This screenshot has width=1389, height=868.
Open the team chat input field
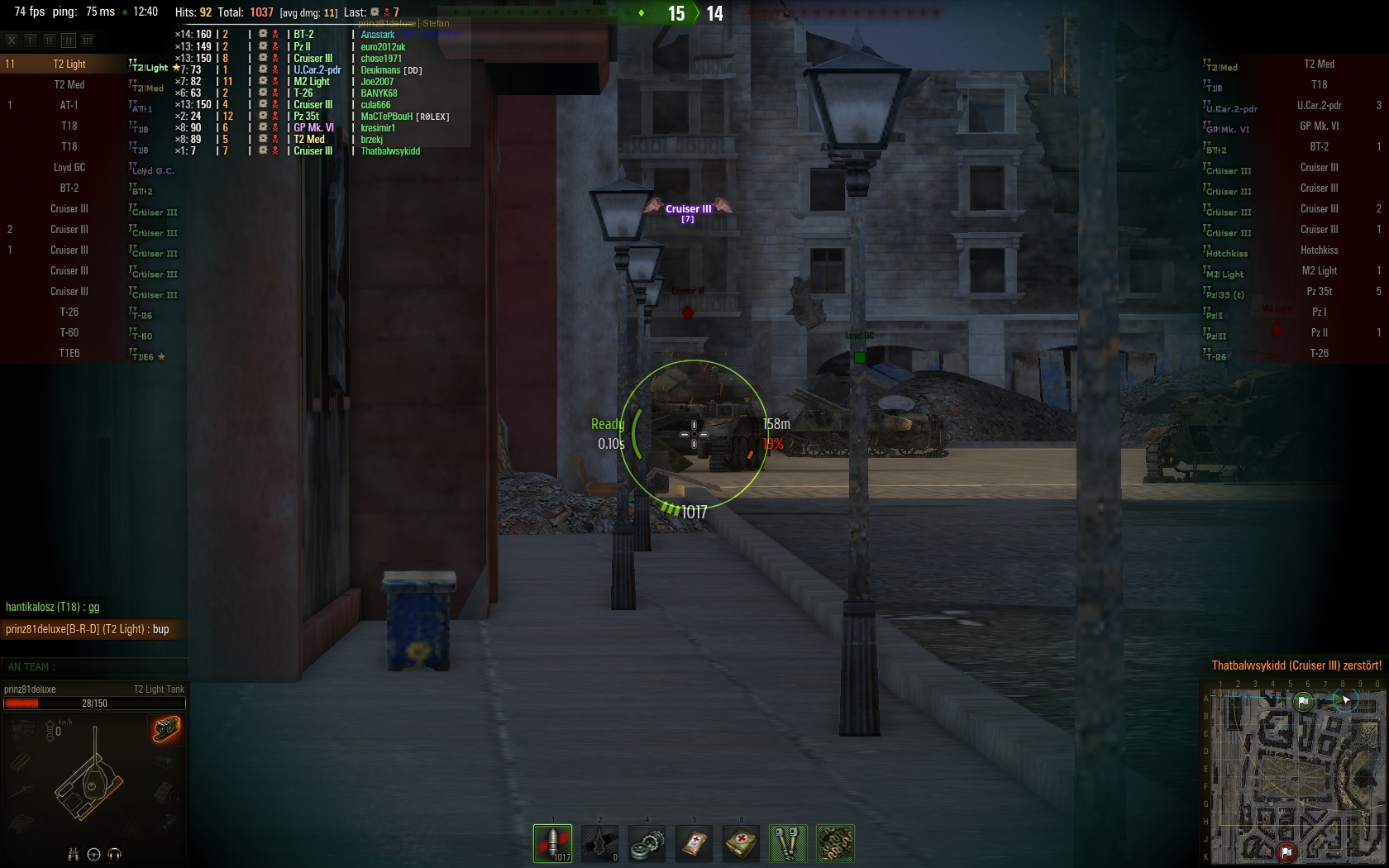pyautogui.click(x=94, y=667)
